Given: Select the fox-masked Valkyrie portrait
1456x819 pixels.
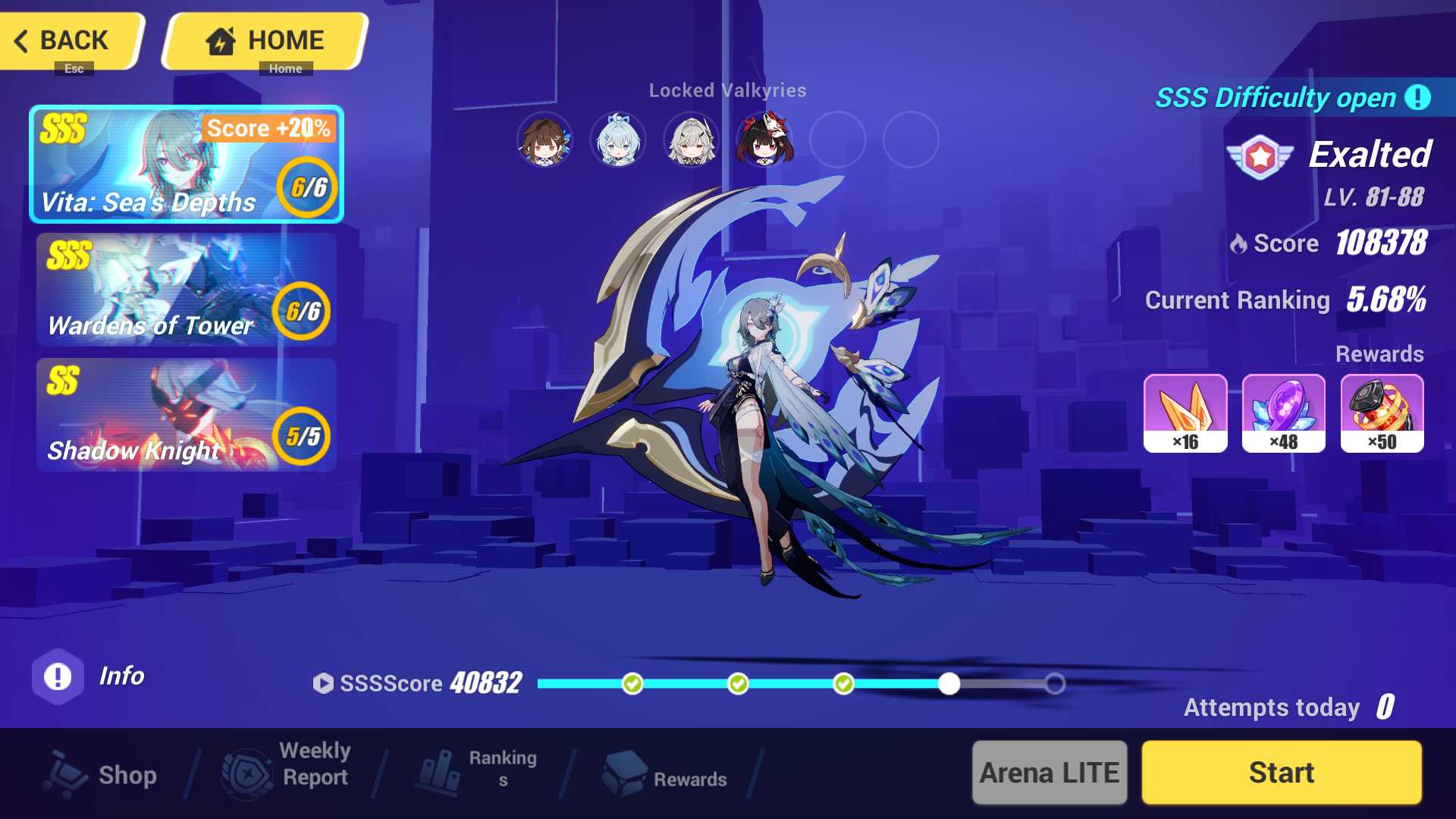Looking at the screenshot, I should click(x=766, y=140).
